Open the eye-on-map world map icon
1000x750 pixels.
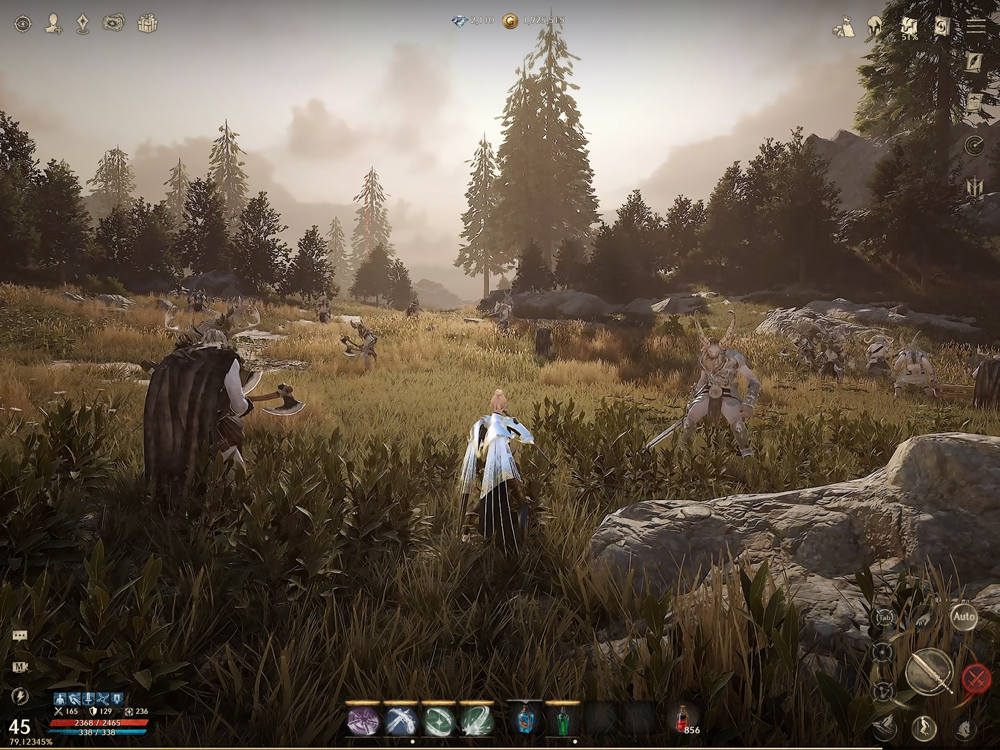pos(114,23)
